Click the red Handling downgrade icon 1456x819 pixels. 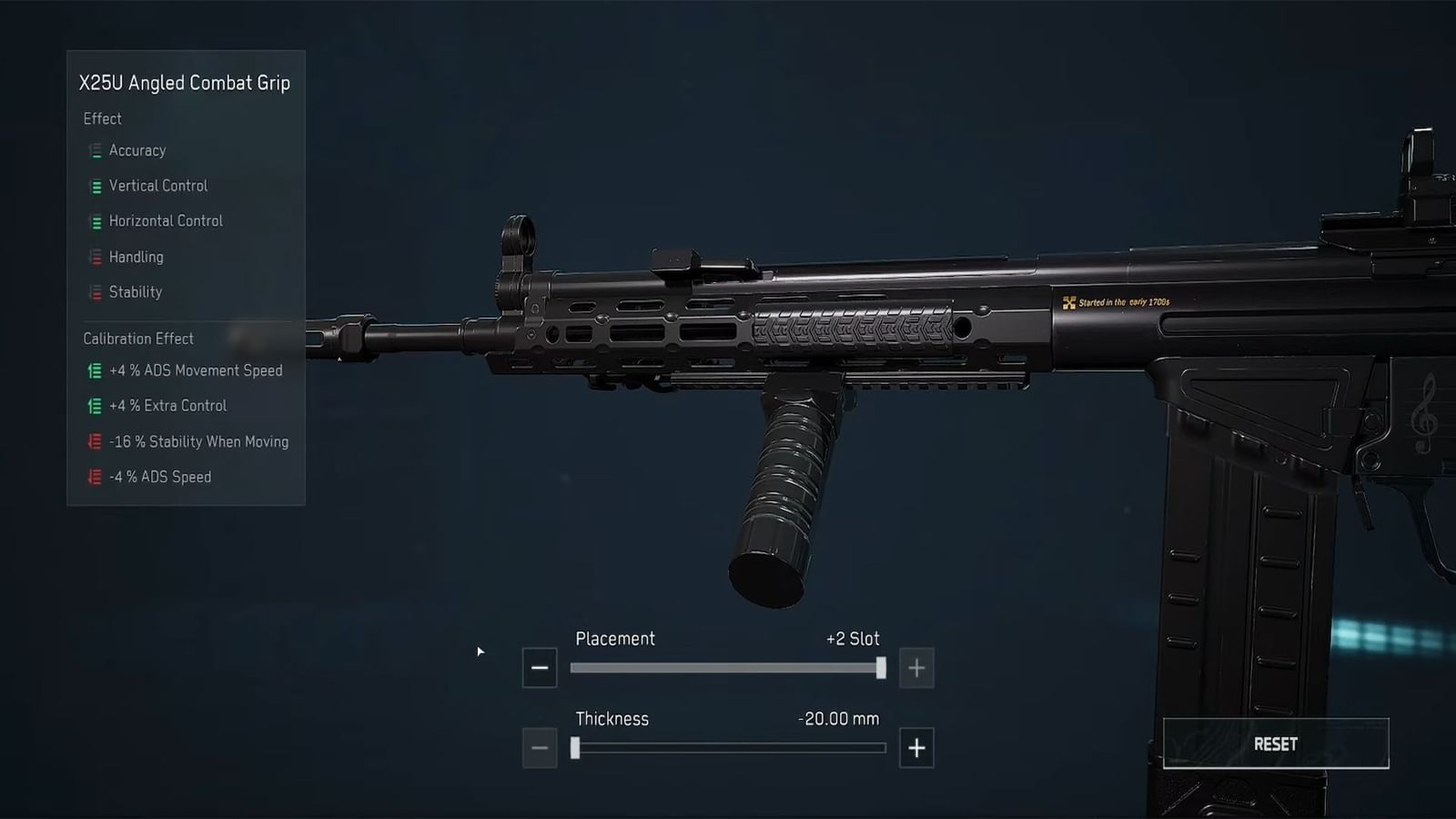coord(95,257)
